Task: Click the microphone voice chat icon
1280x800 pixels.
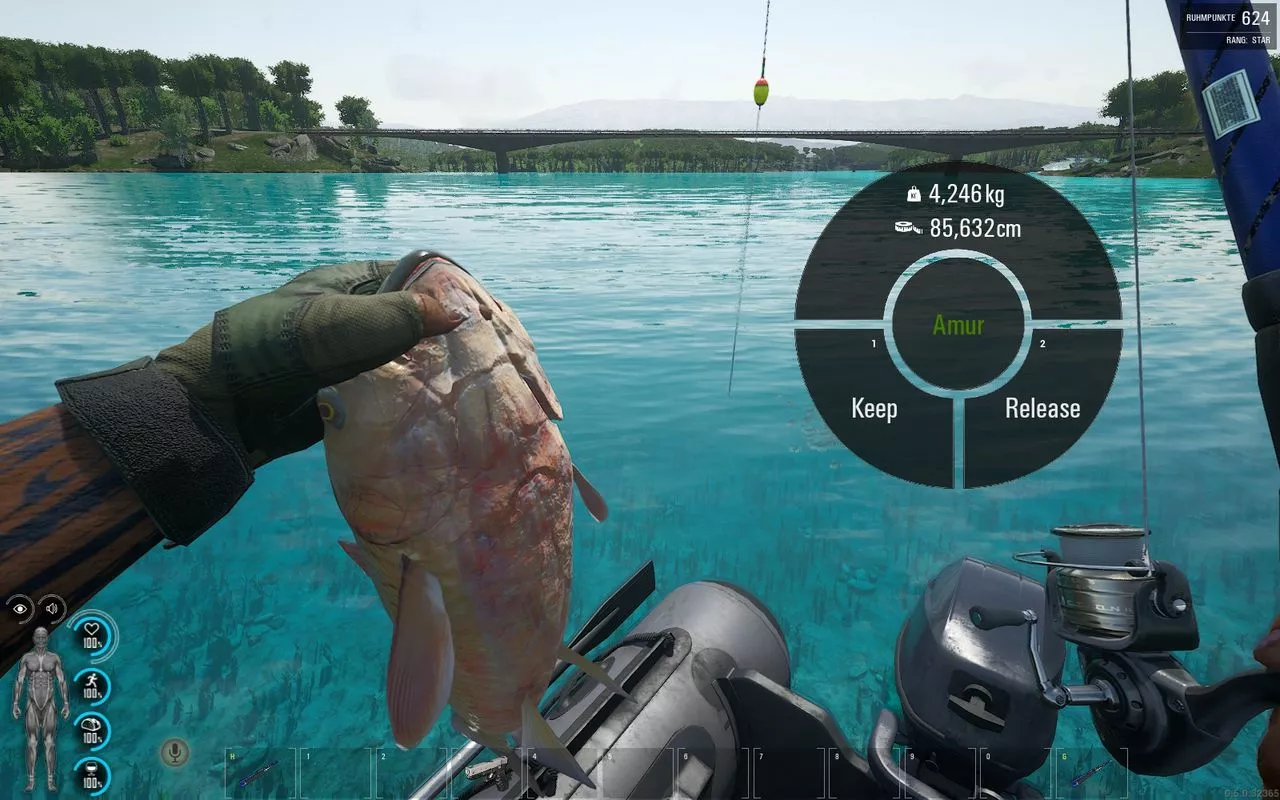Action: (x=176, y=752)
